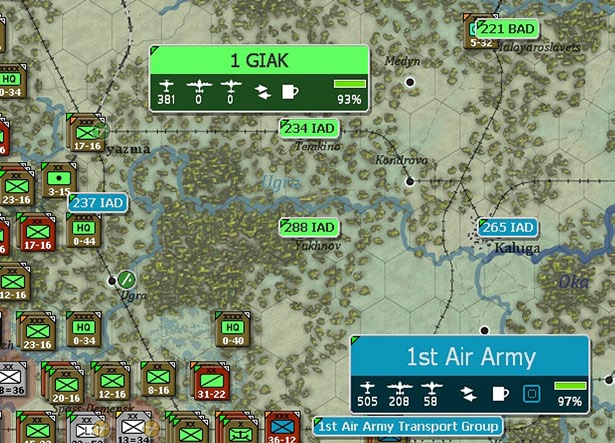
Task: Select the red infantry counter marked 17-16
Action: 37,233
